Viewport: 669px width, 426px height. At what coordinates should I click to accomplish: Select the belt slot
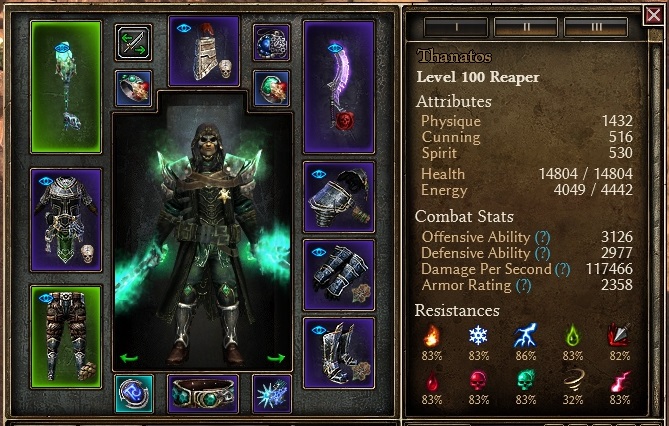(203, 393)
